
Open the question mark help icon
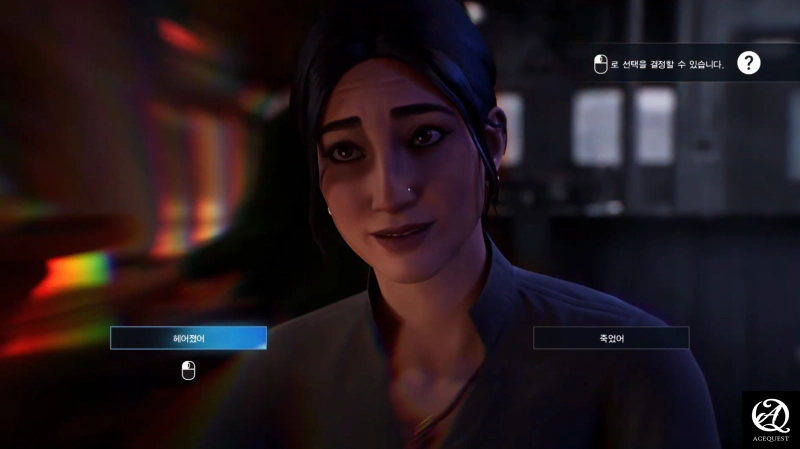[x=749, y=64]
